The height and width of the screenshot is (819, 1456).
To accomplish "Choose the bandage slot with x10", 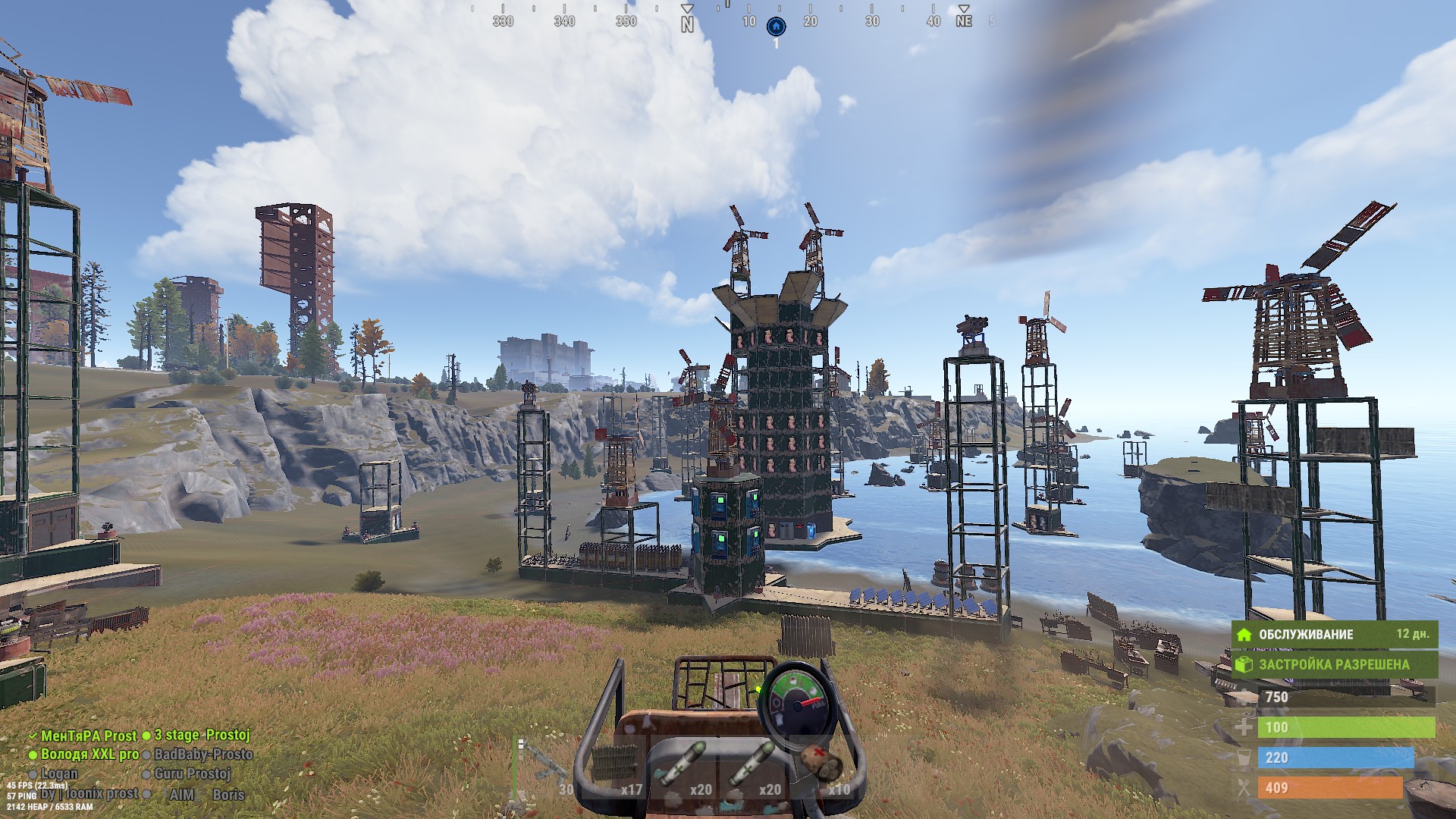I will point(823,767).
